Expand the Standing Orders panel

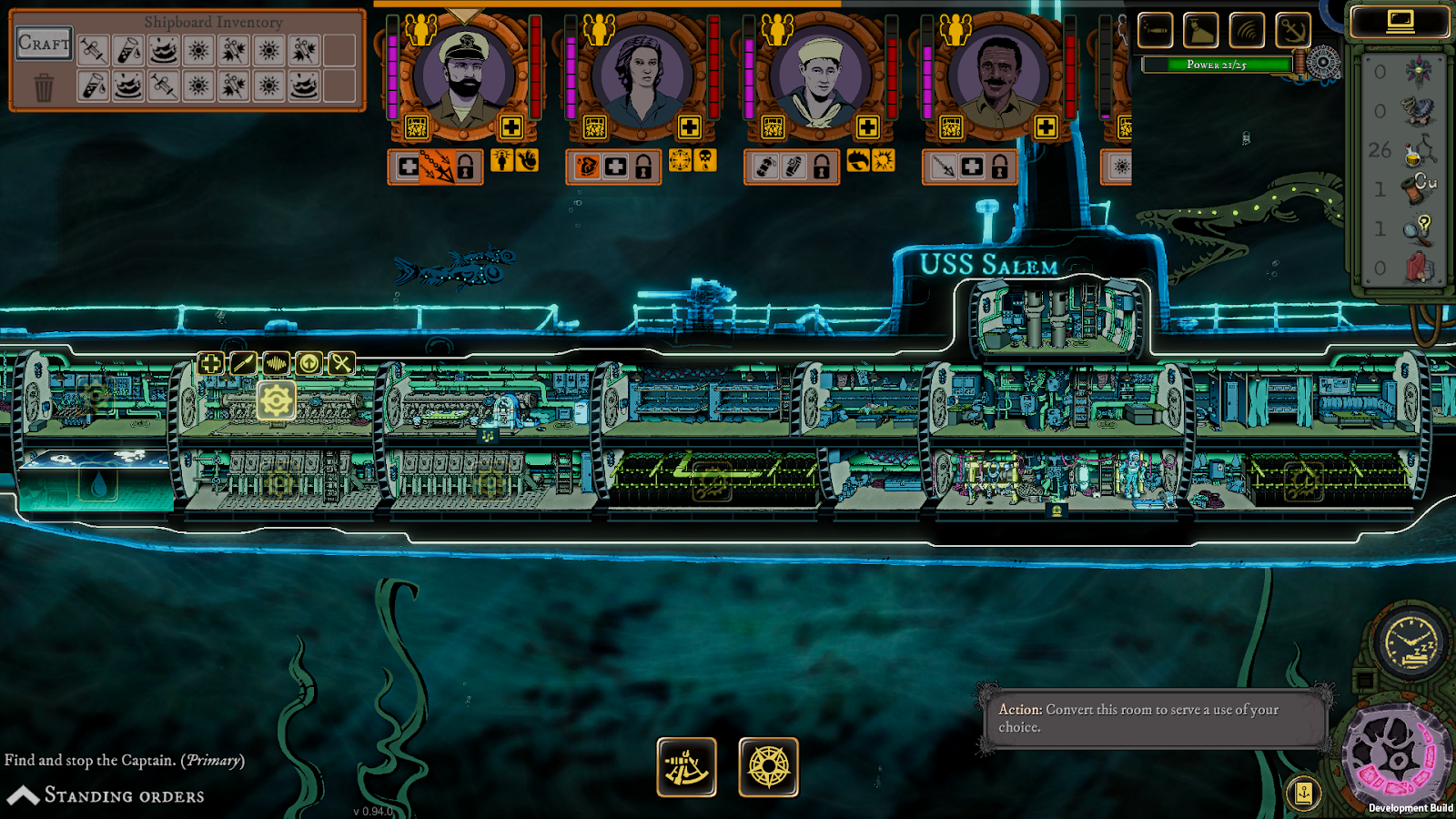pyautogui.click(x=105, y=795)
